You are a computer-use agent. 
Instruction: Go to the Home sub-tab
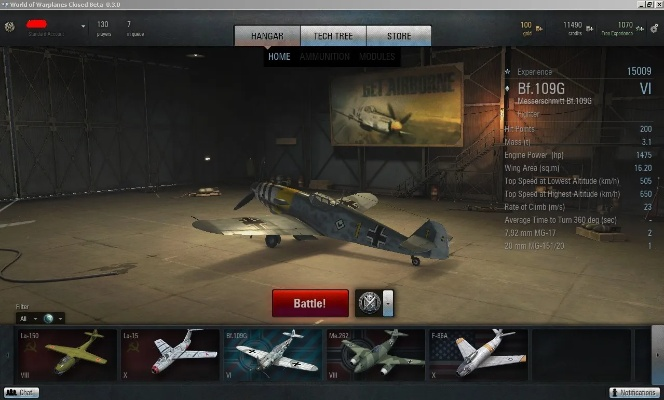(279, 57)
